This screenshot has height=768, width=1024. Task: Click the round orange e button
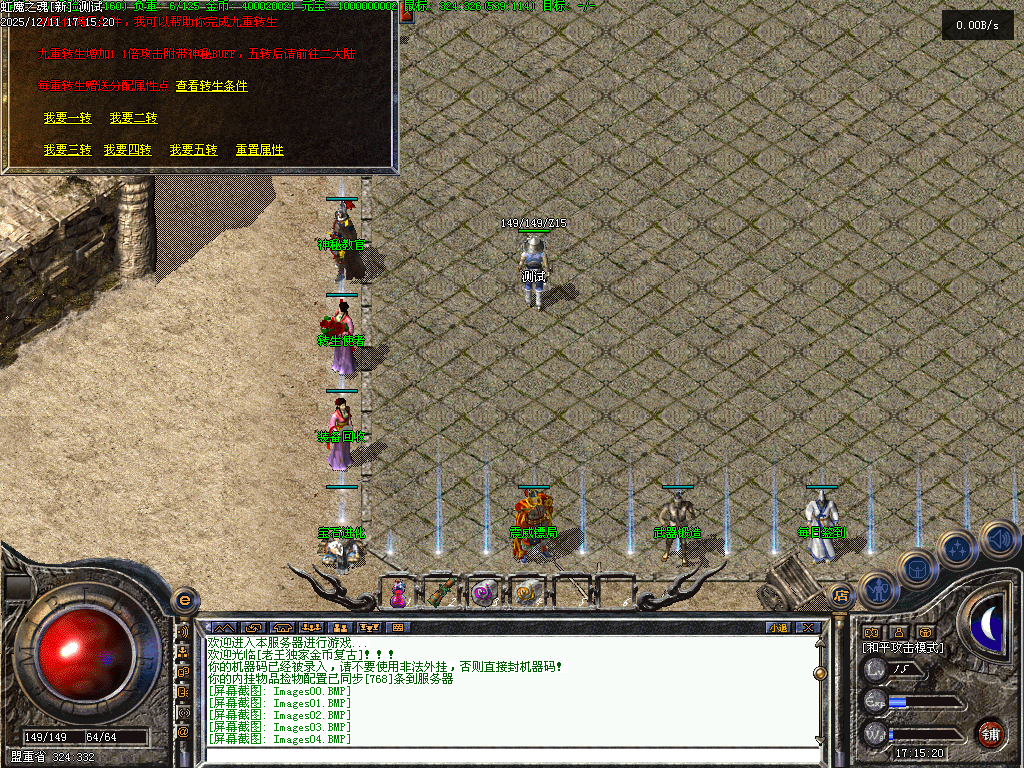pyautogui.click(x=183, y=599)
